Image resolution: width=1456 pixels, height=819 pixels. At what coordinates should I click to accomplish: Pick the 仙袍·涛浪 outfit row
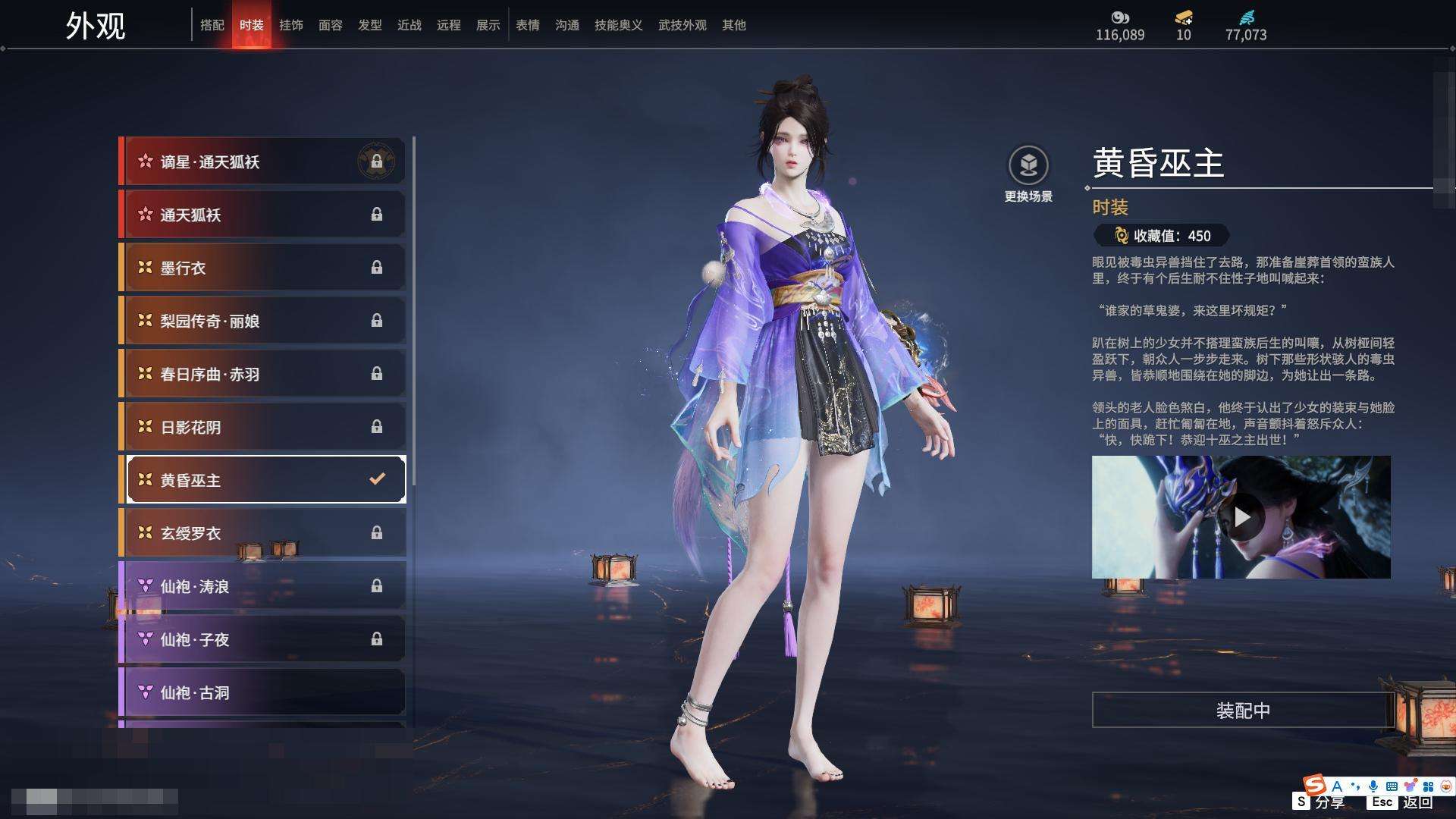(x=262, y=586)
